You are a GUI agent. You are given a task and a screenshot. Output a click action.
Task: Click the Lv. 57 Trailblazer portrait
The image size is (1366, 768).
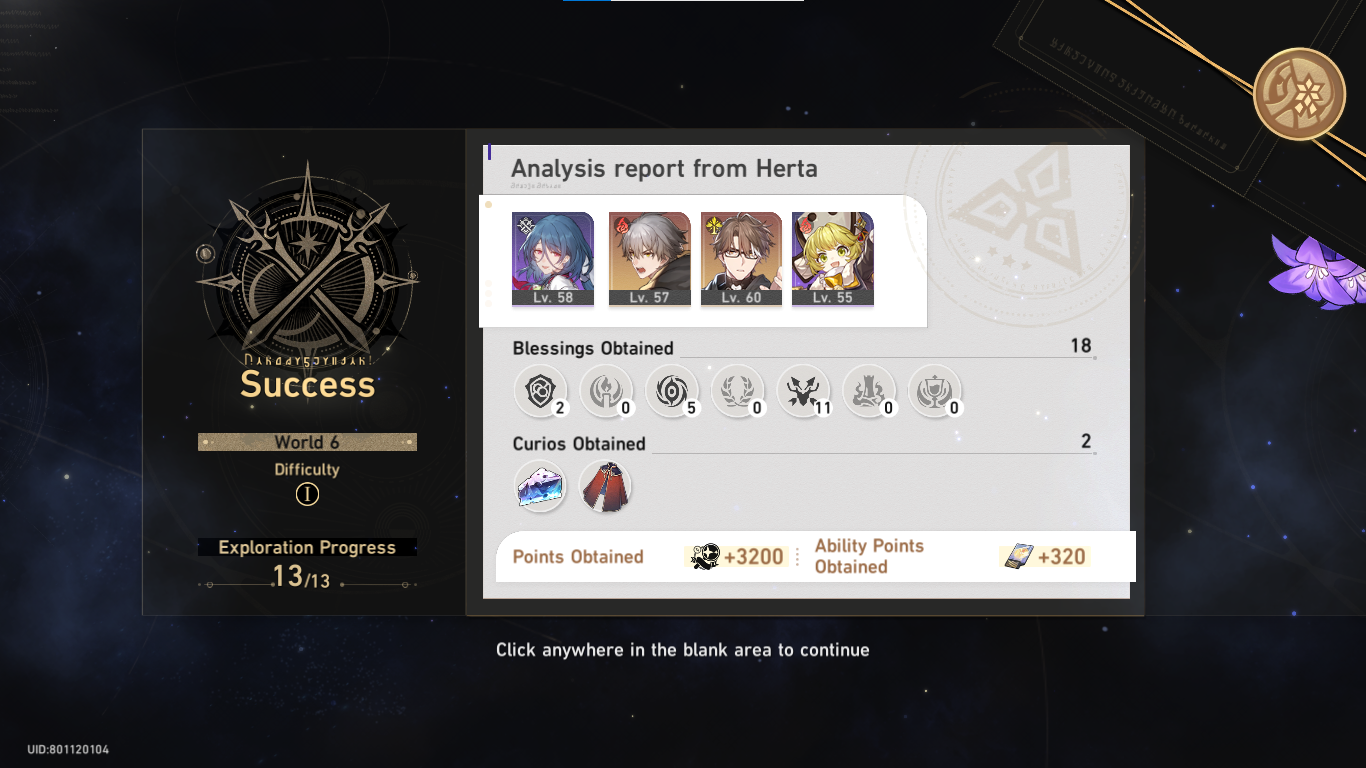click(x=648, y=253)
